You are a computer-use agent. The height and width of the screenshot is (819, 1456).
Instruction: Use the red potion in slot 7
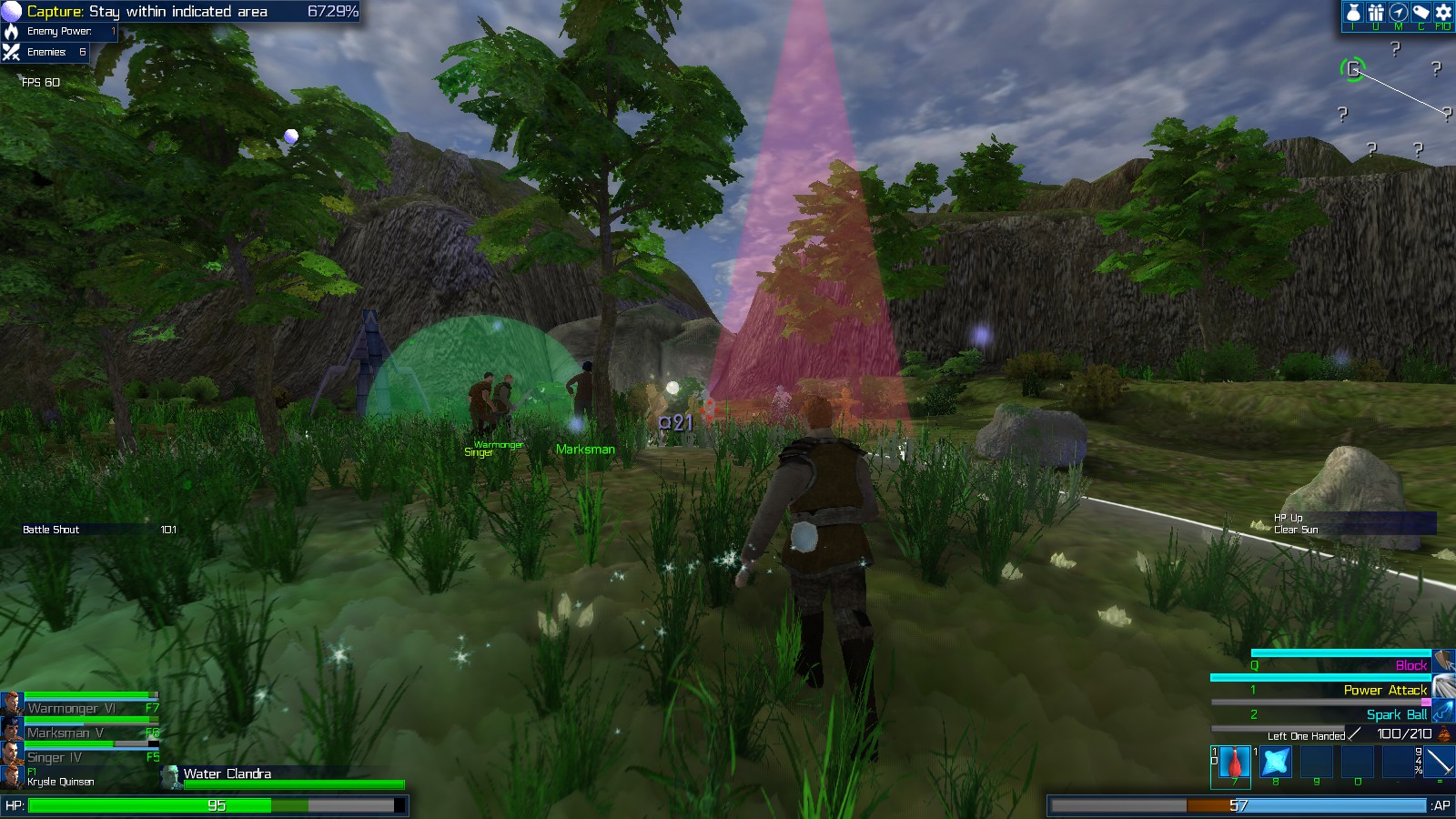click(x=1234, y=762)
